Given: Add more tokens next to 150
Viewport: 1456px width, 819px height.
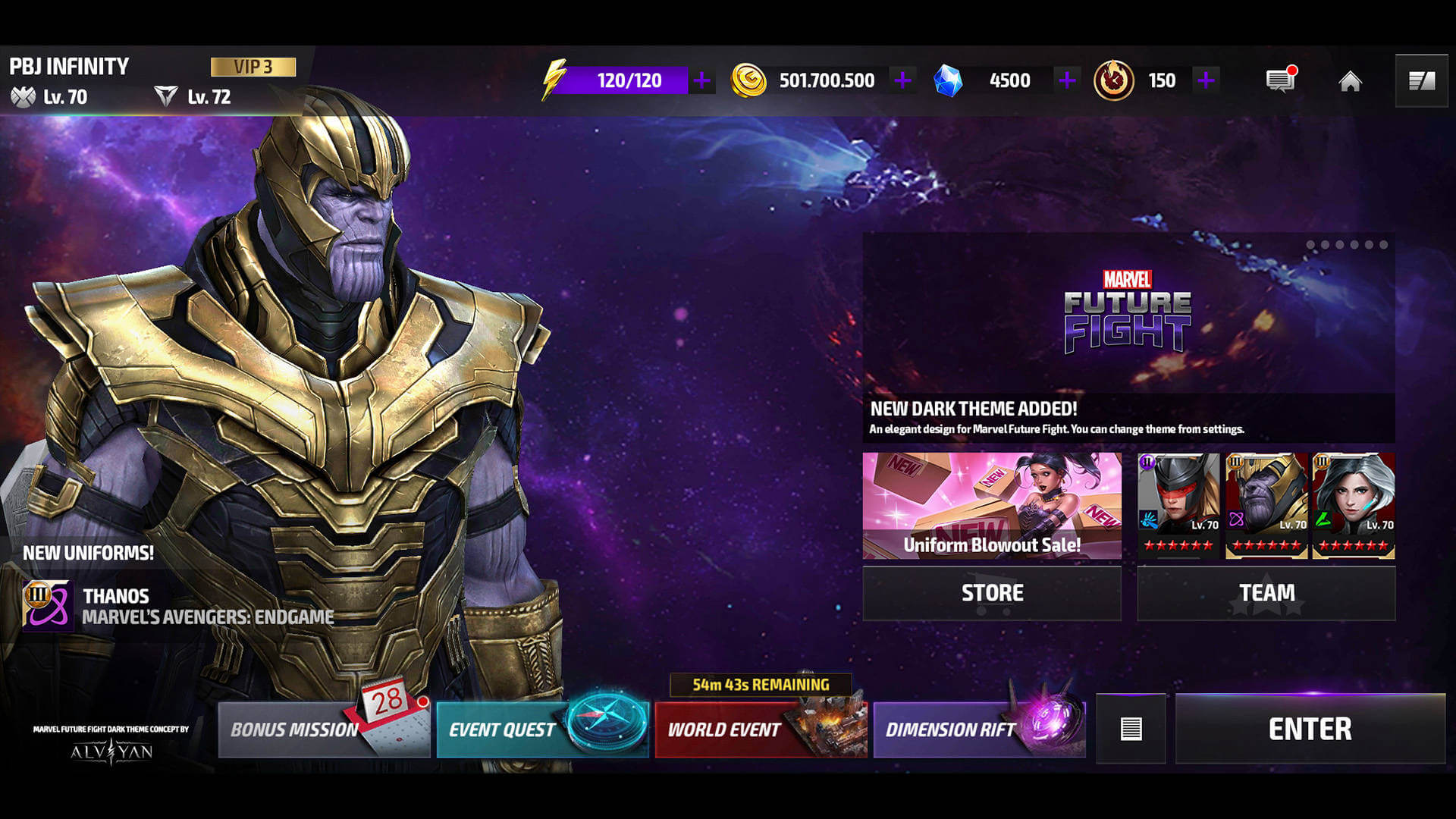Looking at the screenshot, I should [x=1206, y=80].
